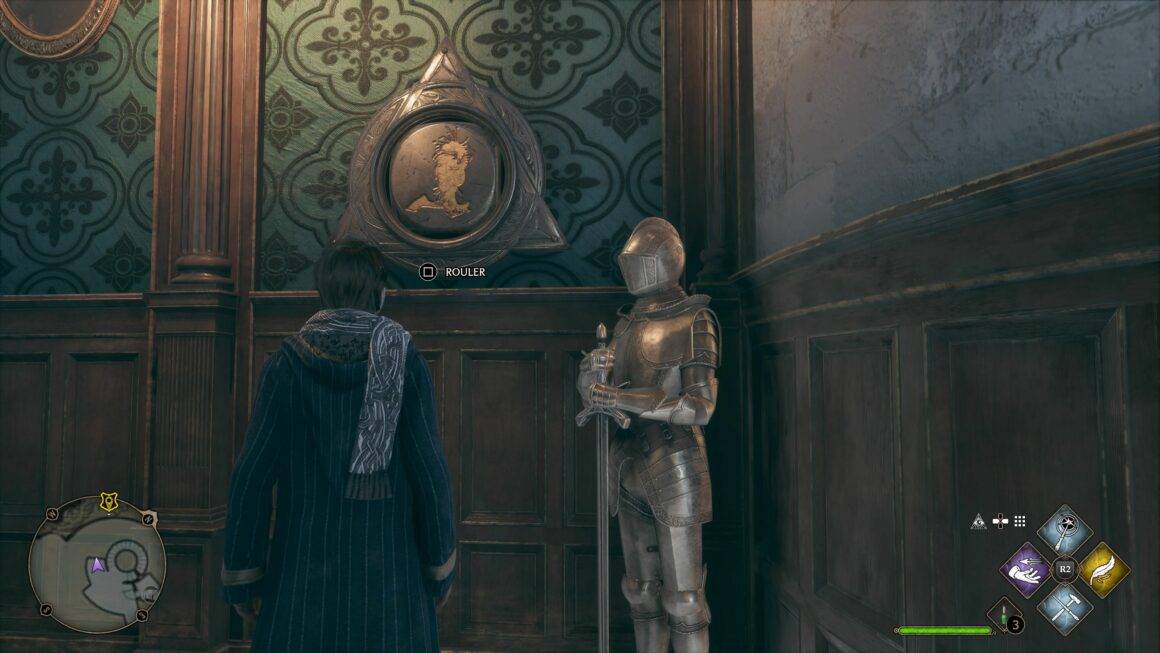Cast the Lumos wand spell in the top slot

coord(1064,530)
